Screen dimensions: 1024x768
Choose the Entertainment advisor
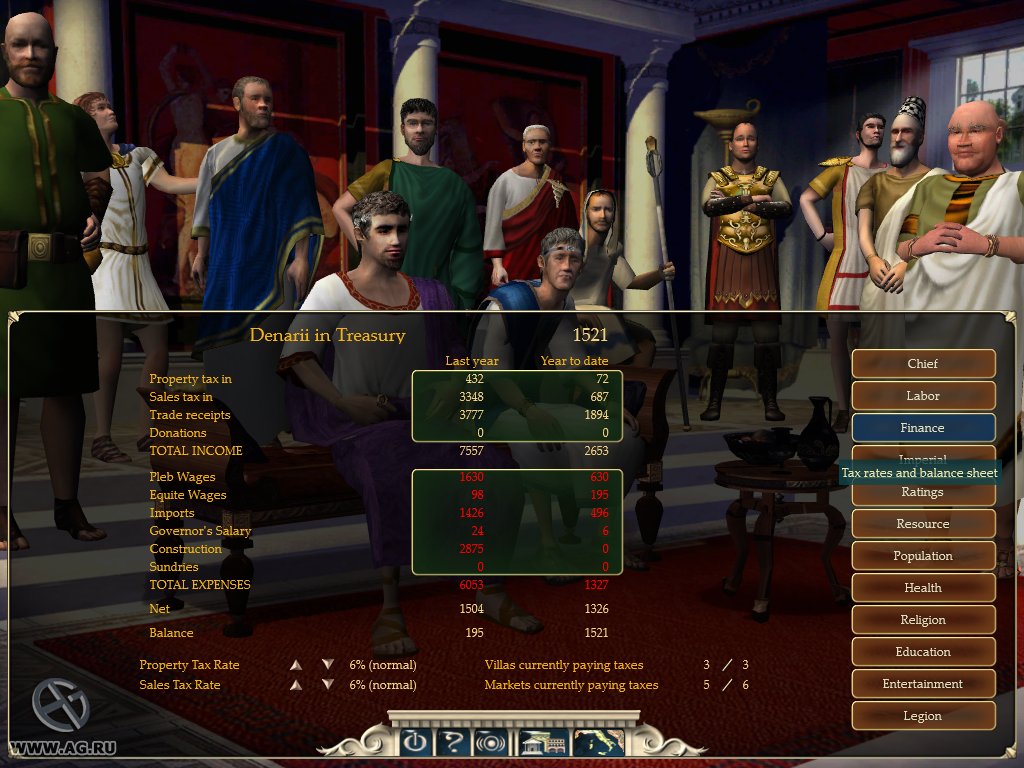(923, 684)
